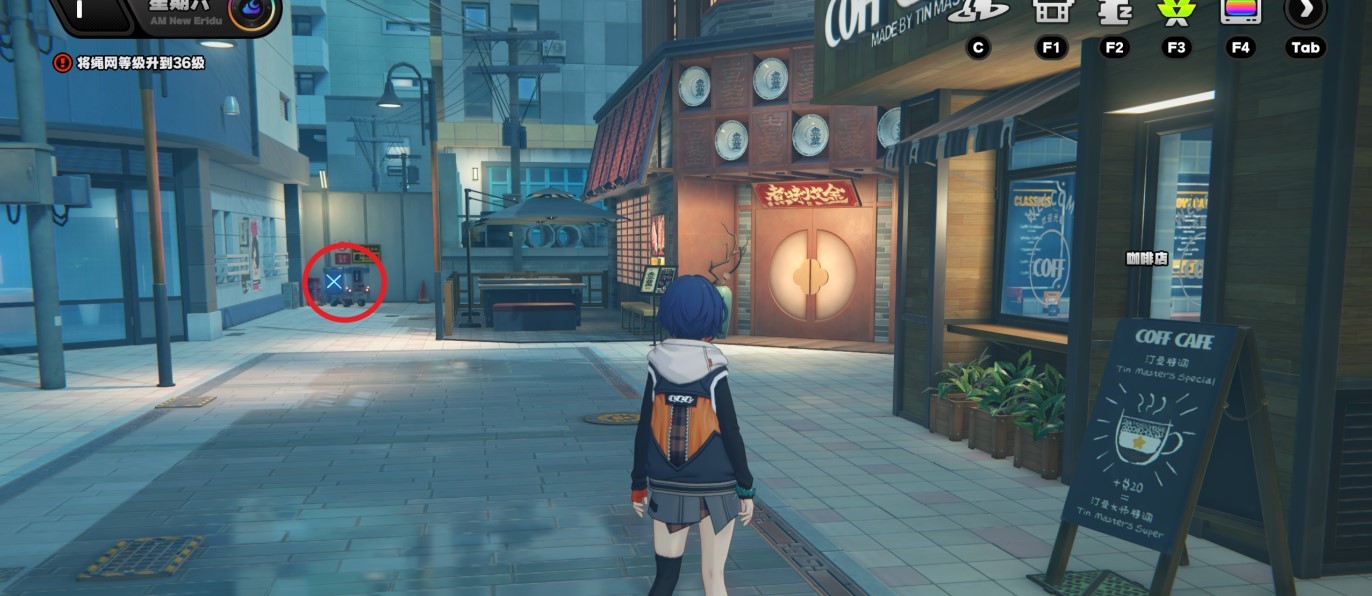Expand the menu with the arrow button
Image resolution: width=1372 pixels, height=596 pixels.
1306,10
